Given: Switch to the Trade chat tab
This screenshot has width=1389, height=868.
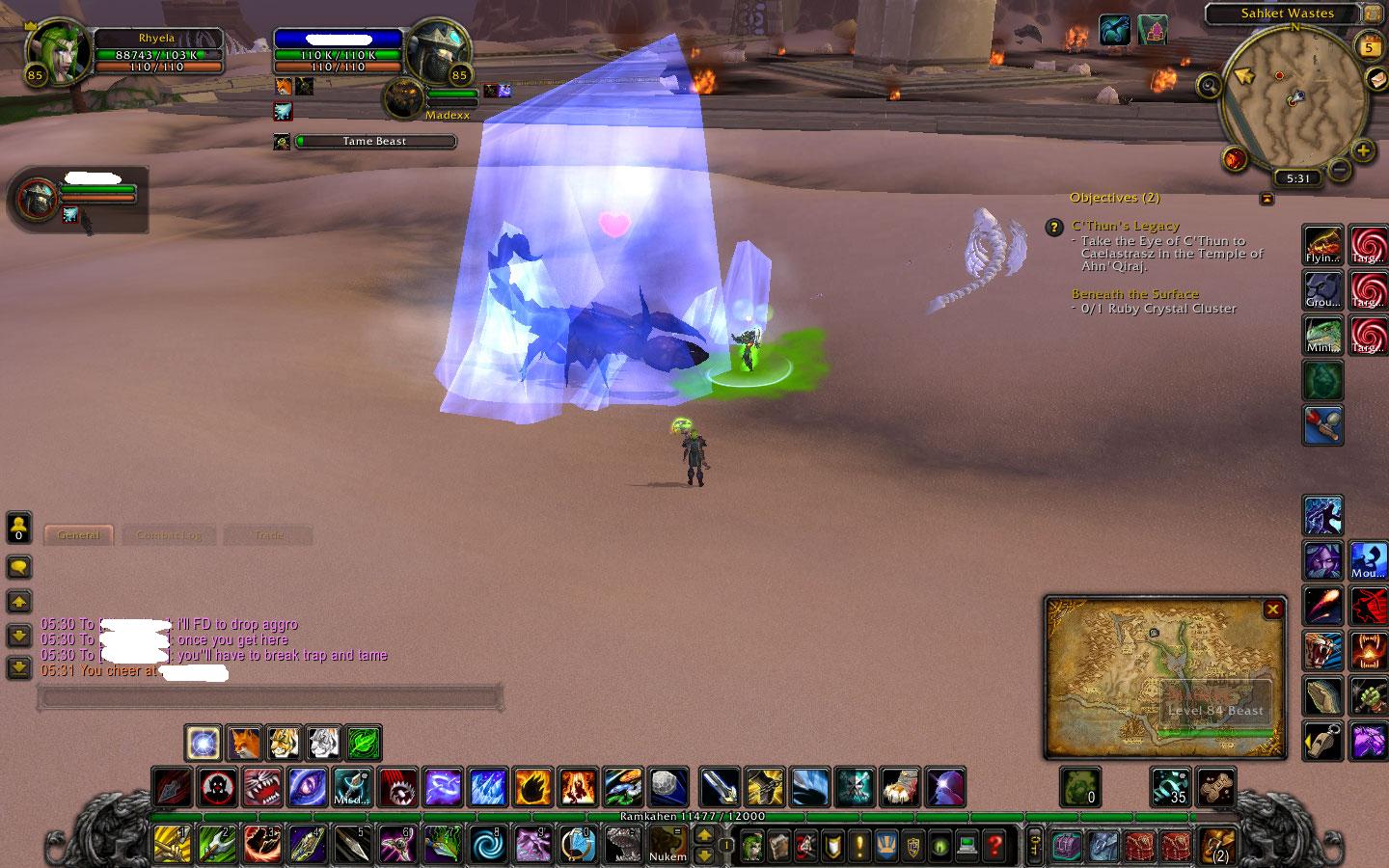Looking at the screenshot, I should pyautogui.click(x=268, y=535).
